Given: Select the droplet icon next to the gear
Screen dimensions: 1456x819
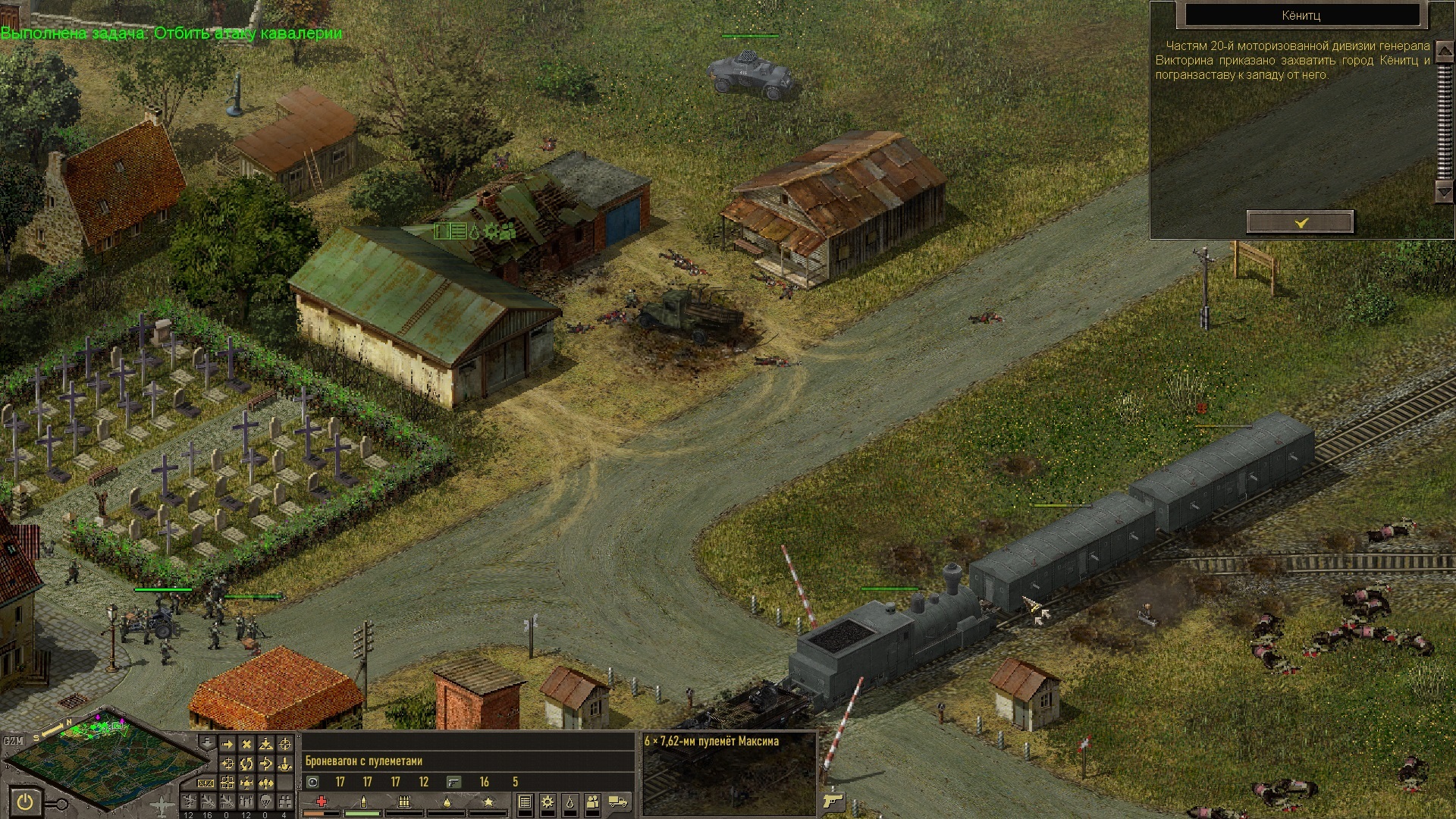Looking at the screenshot, I should pyautogui.click(x=570, y=802).
